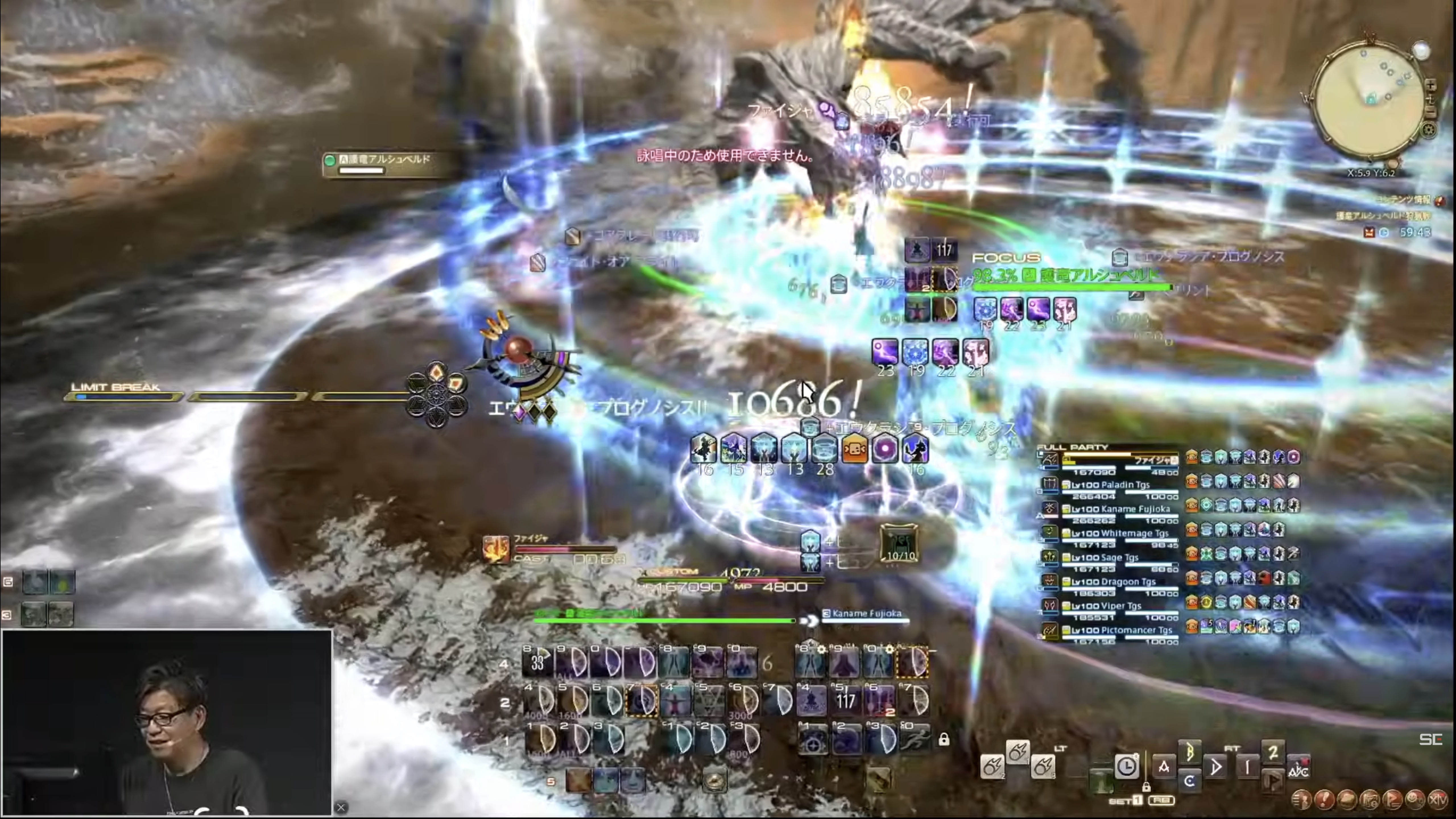Activate the hotbar action with 33 cooldown
Screen dimensions: 1456x819
coord(537,662)
